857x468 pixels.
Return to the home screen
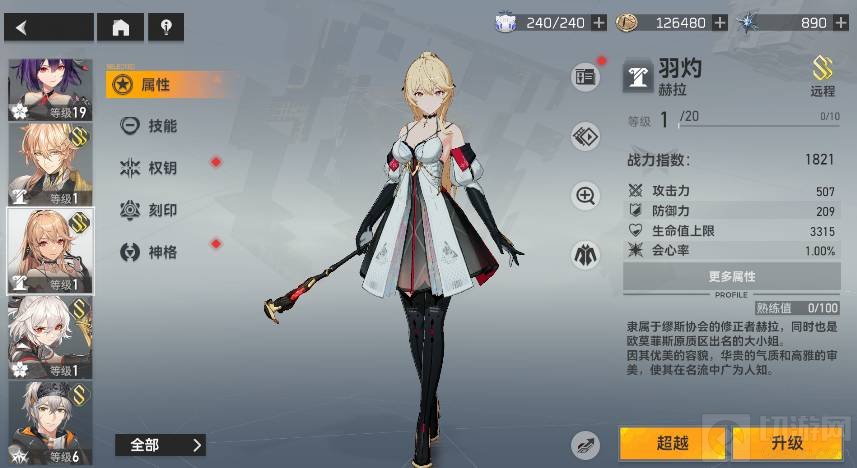point(121,27)
